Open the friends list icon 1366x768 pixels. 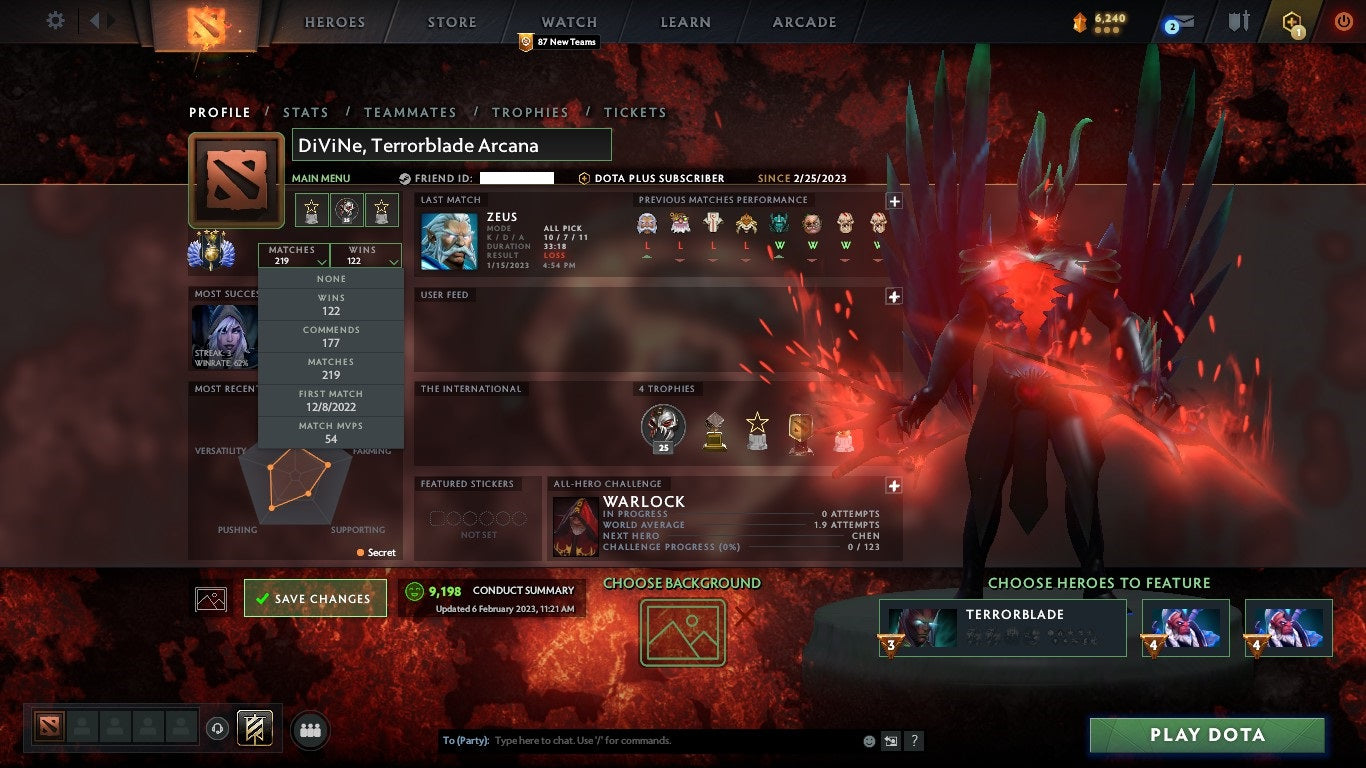click(x=308, y=731)
